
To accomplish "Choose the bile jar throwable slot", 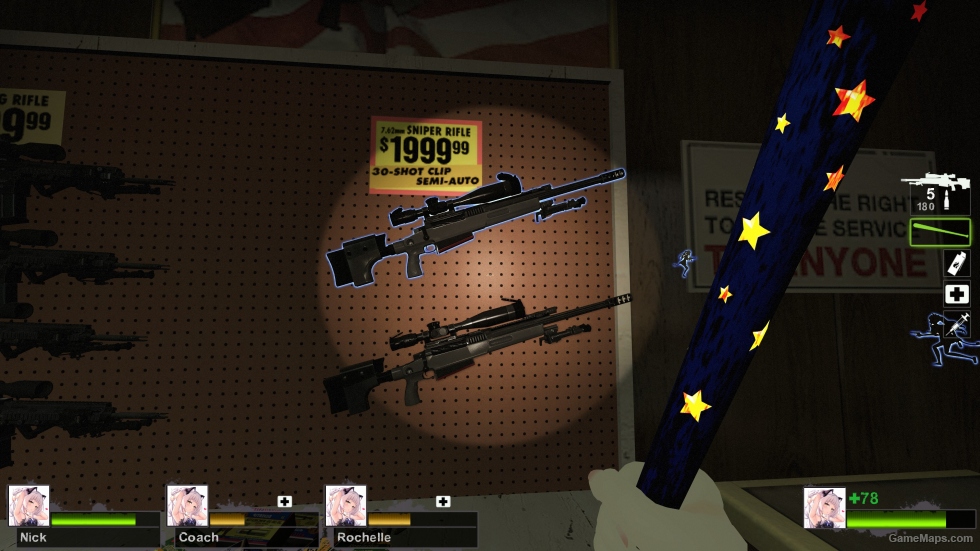I will (x=957, y=263).
